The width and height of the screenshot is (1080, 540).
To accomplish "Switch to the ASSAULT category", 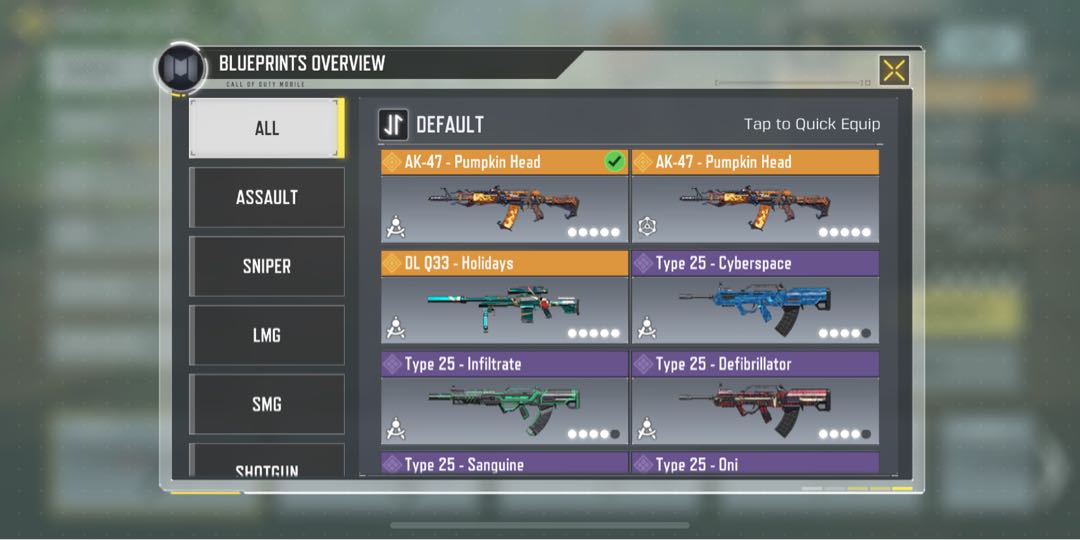I will click(x=266, y=197).
